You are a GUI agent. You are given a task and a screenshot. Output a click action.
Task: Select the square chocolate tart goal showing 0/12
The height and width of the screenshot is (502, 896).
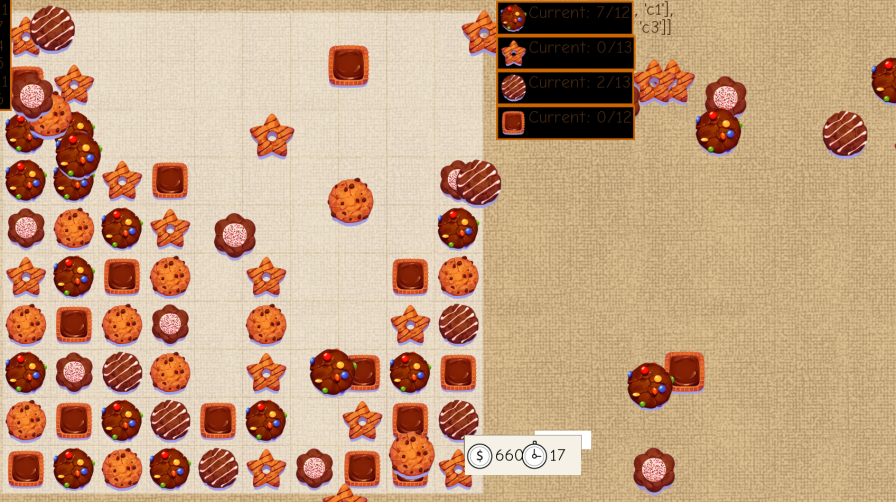[x=565, y=122]
